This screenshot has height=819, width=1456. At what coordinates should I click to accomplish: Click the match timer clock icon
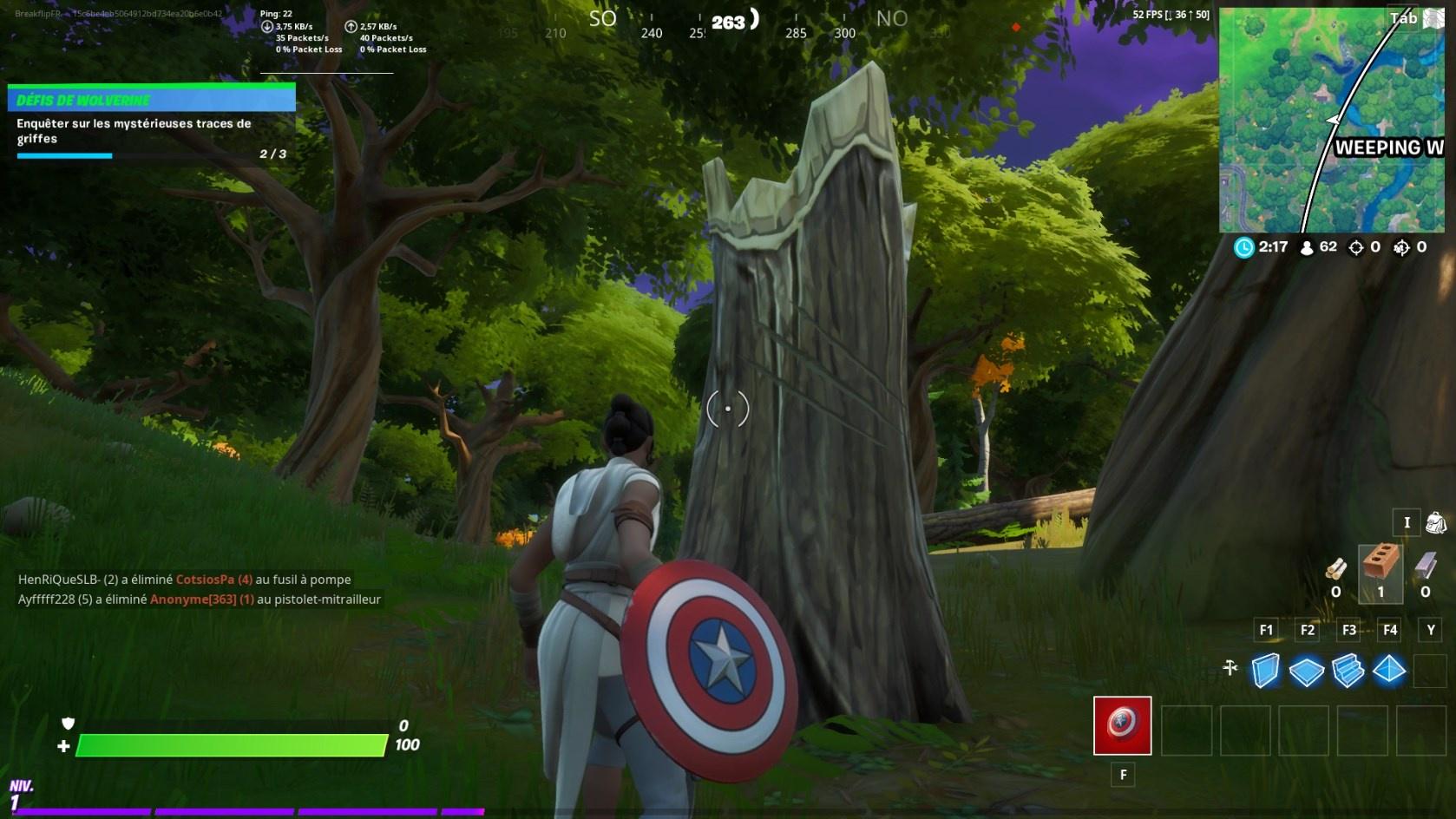(x=1244, y=246)
